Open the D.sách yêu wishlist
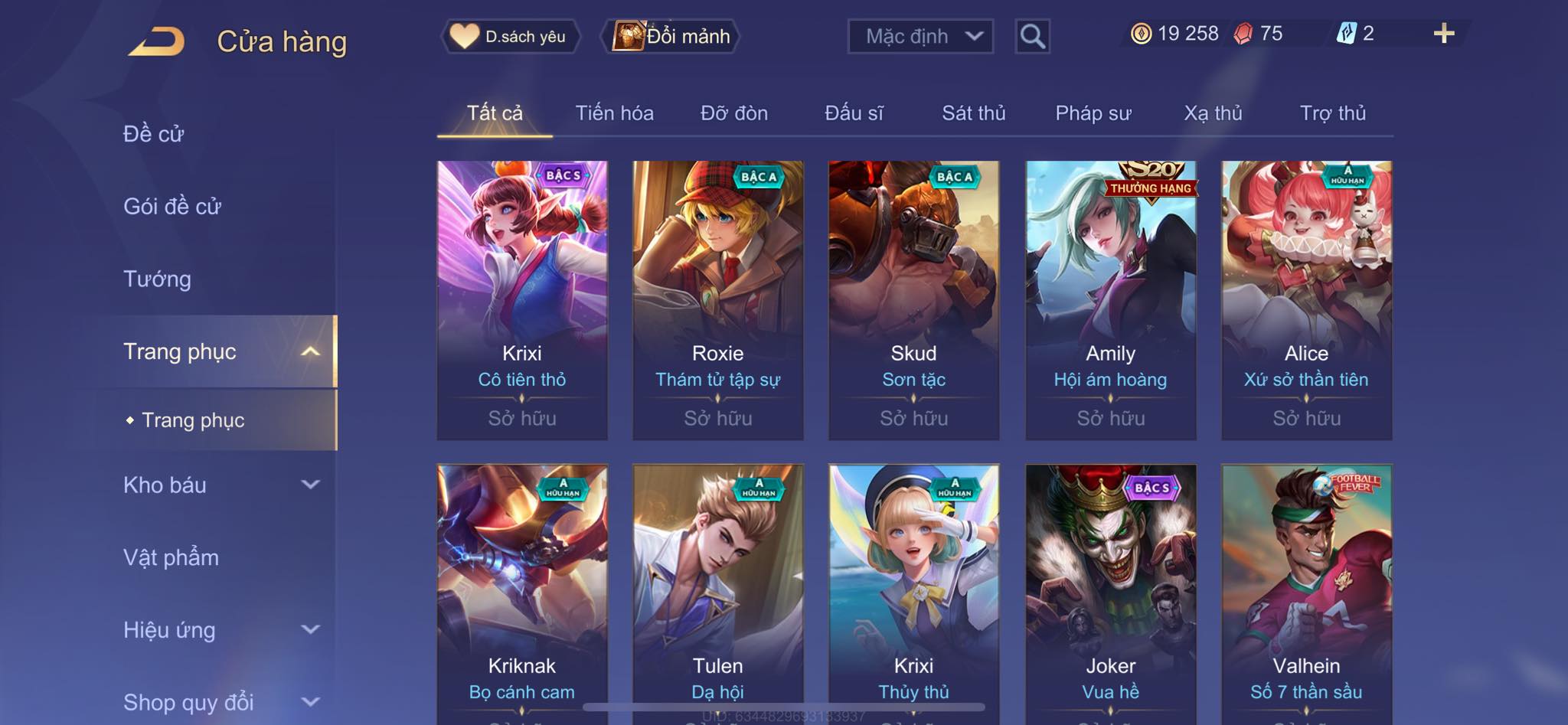The image size is (1568, 725). tap(510, 36)
